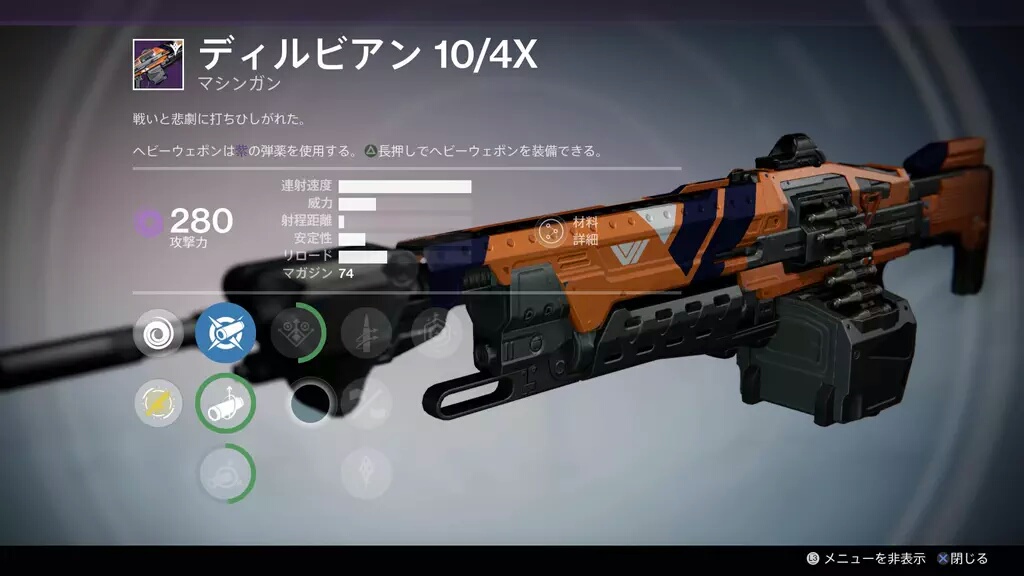This screenshot has height=576, width=1024.
Task: Choose the blue highlighted barrel crosshair perk
Action: click(x=225, y=333)
